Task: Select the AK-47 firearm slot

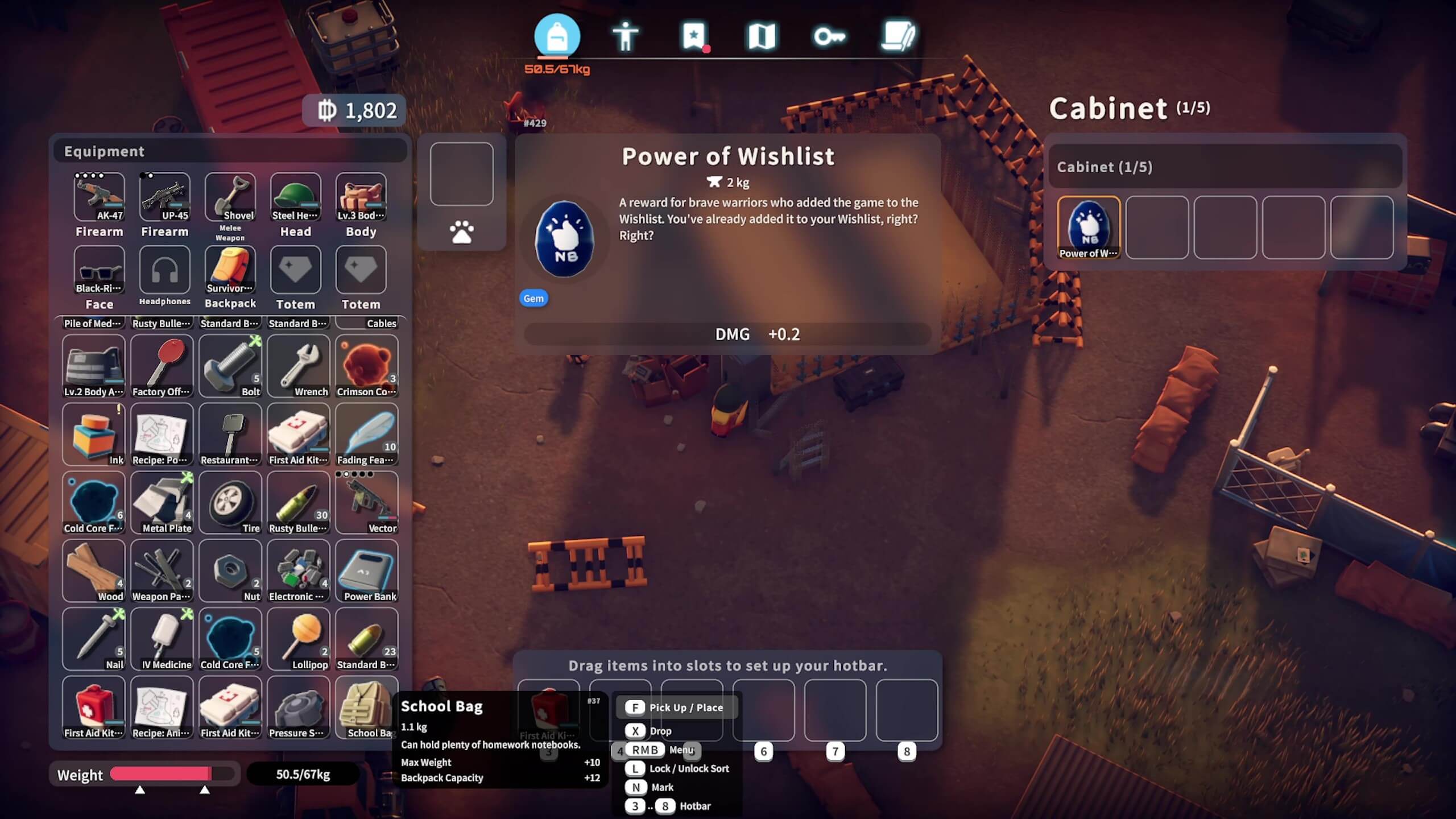Action: [100, 197]
